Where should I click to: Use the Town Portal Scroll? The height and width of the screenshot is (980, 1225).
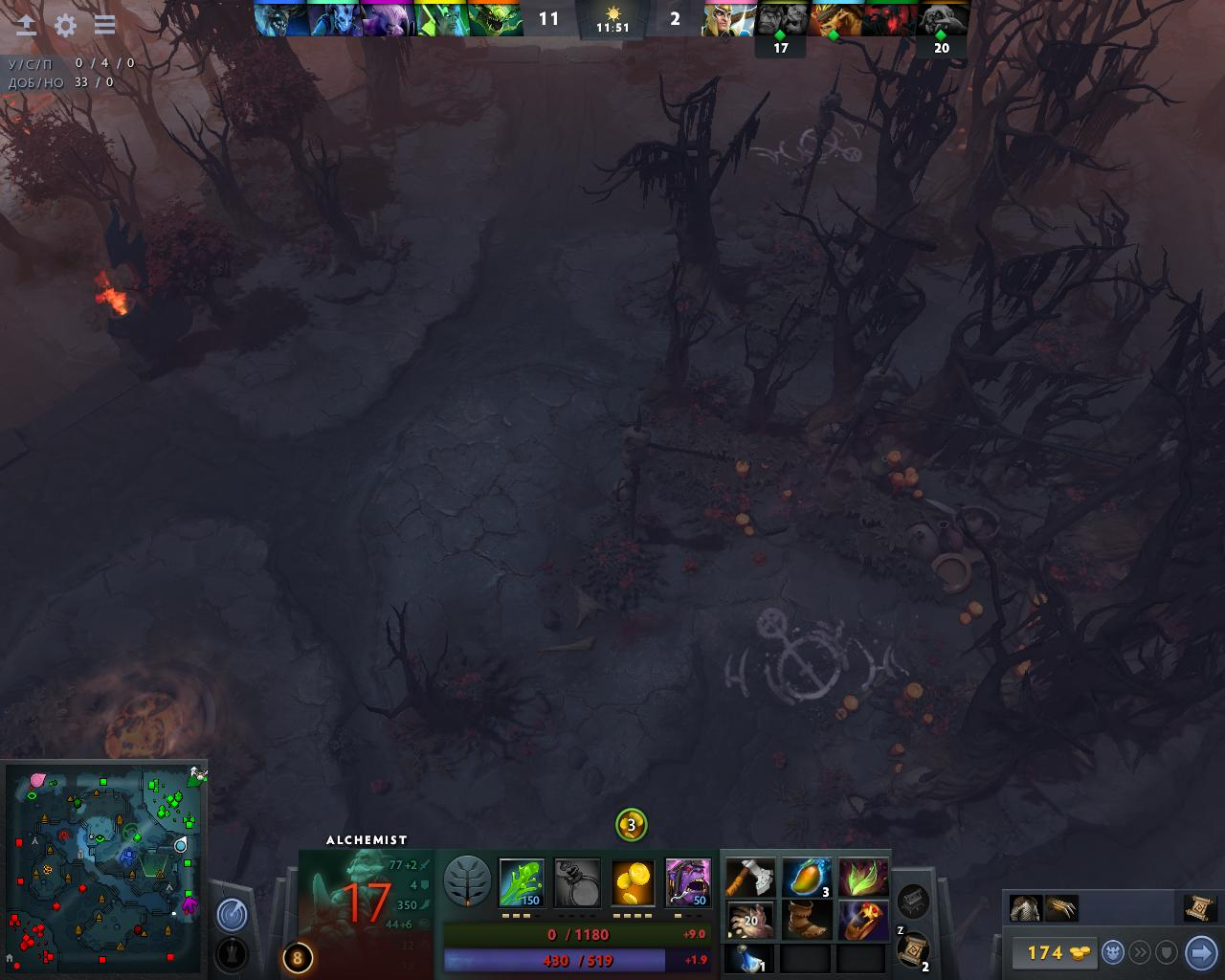click(x=912, y=949)
